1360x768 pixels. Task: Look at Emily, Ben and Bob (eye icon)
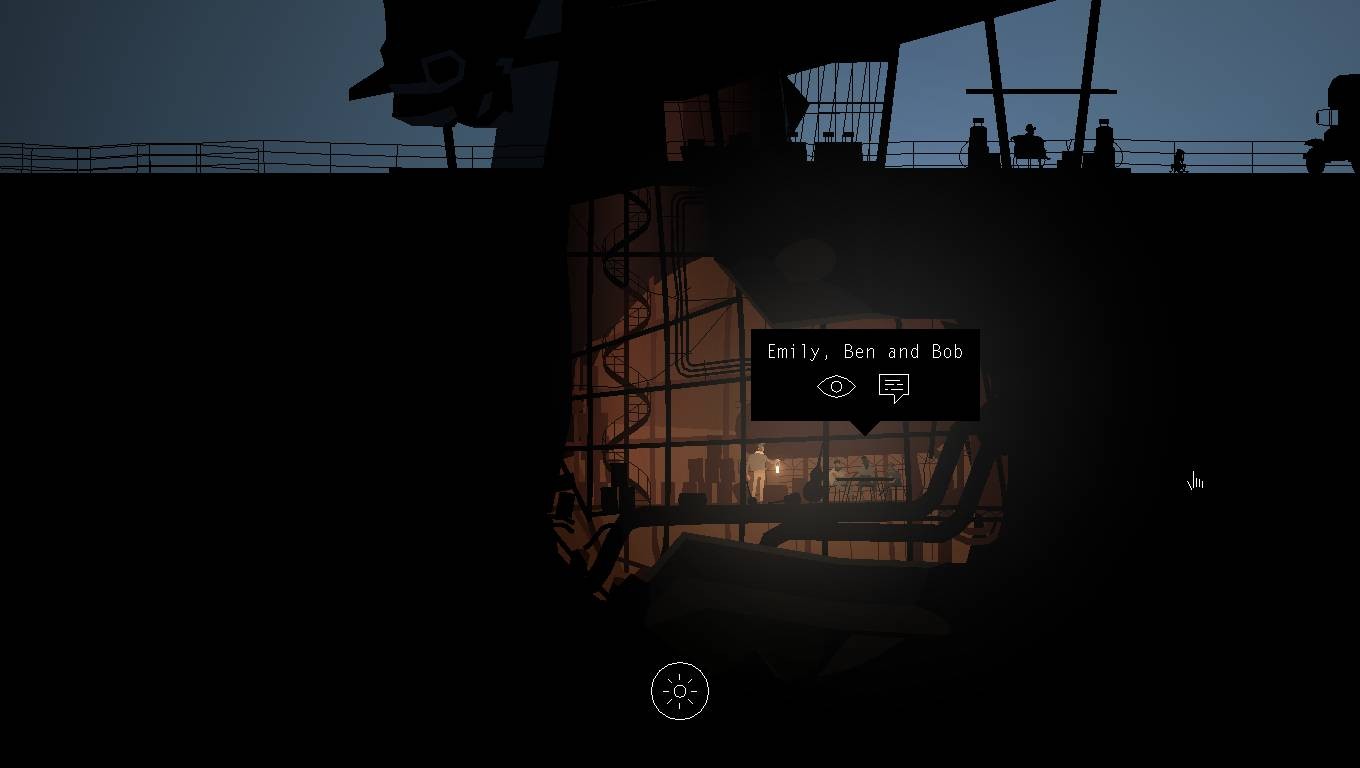836,387
